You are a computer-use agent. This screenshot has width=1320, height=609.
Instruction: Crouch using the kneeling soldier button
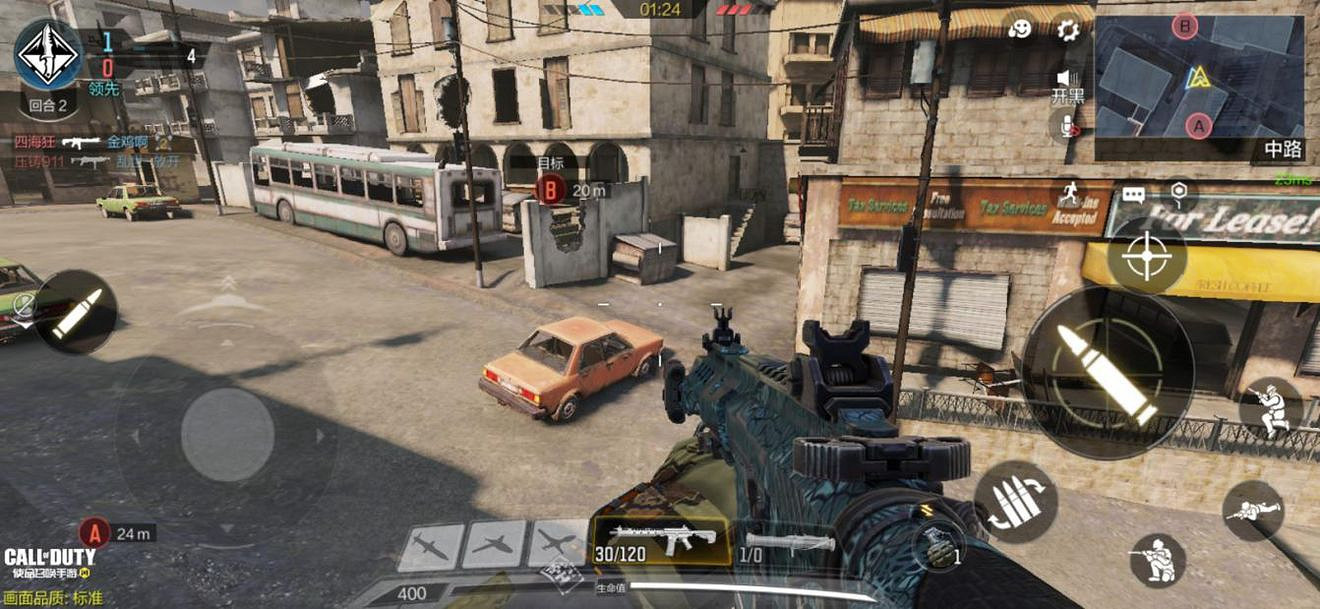(x=1158, y=560)
